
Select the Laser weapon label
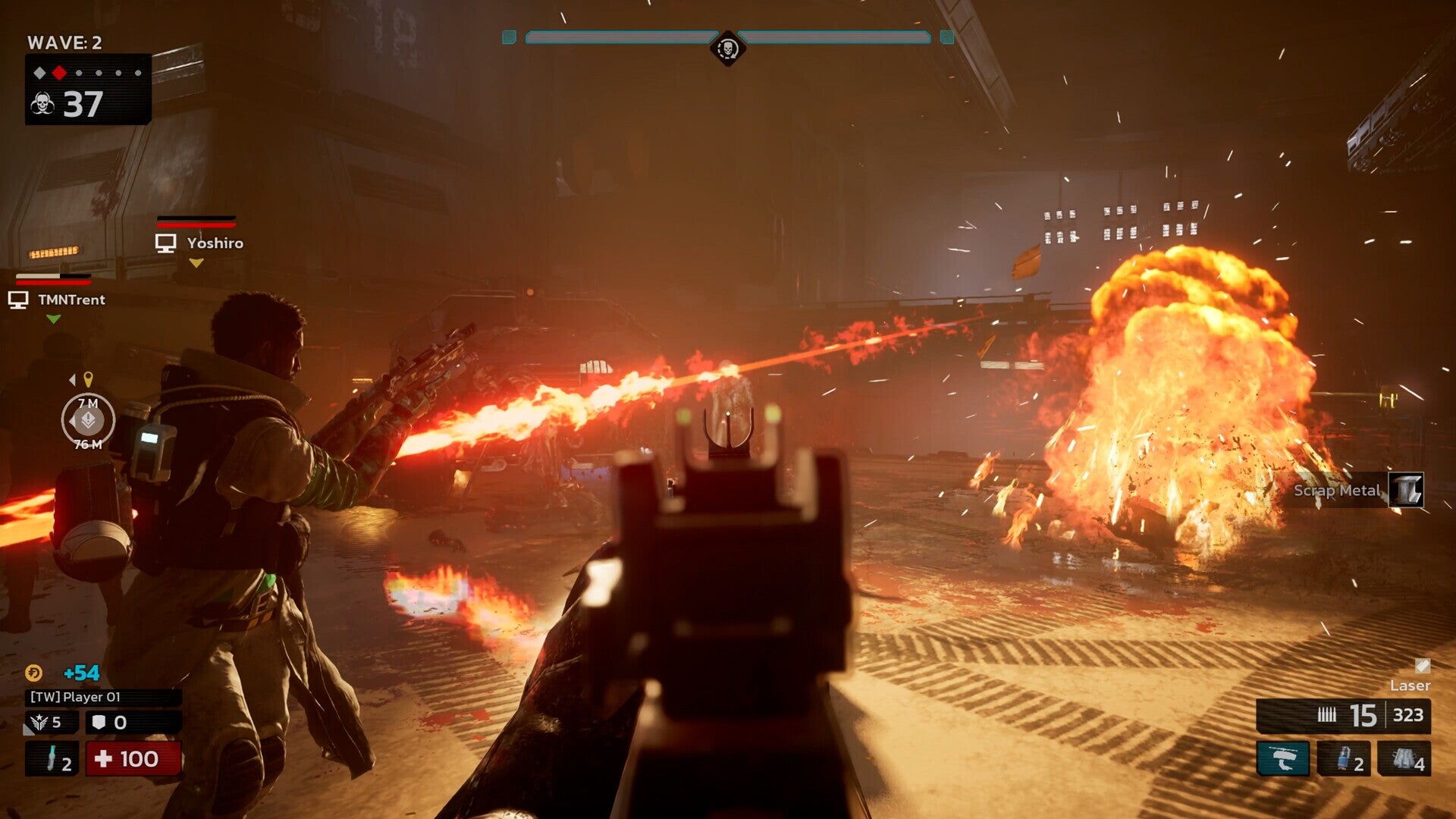pyautogui.click(x=1412, y=686)
